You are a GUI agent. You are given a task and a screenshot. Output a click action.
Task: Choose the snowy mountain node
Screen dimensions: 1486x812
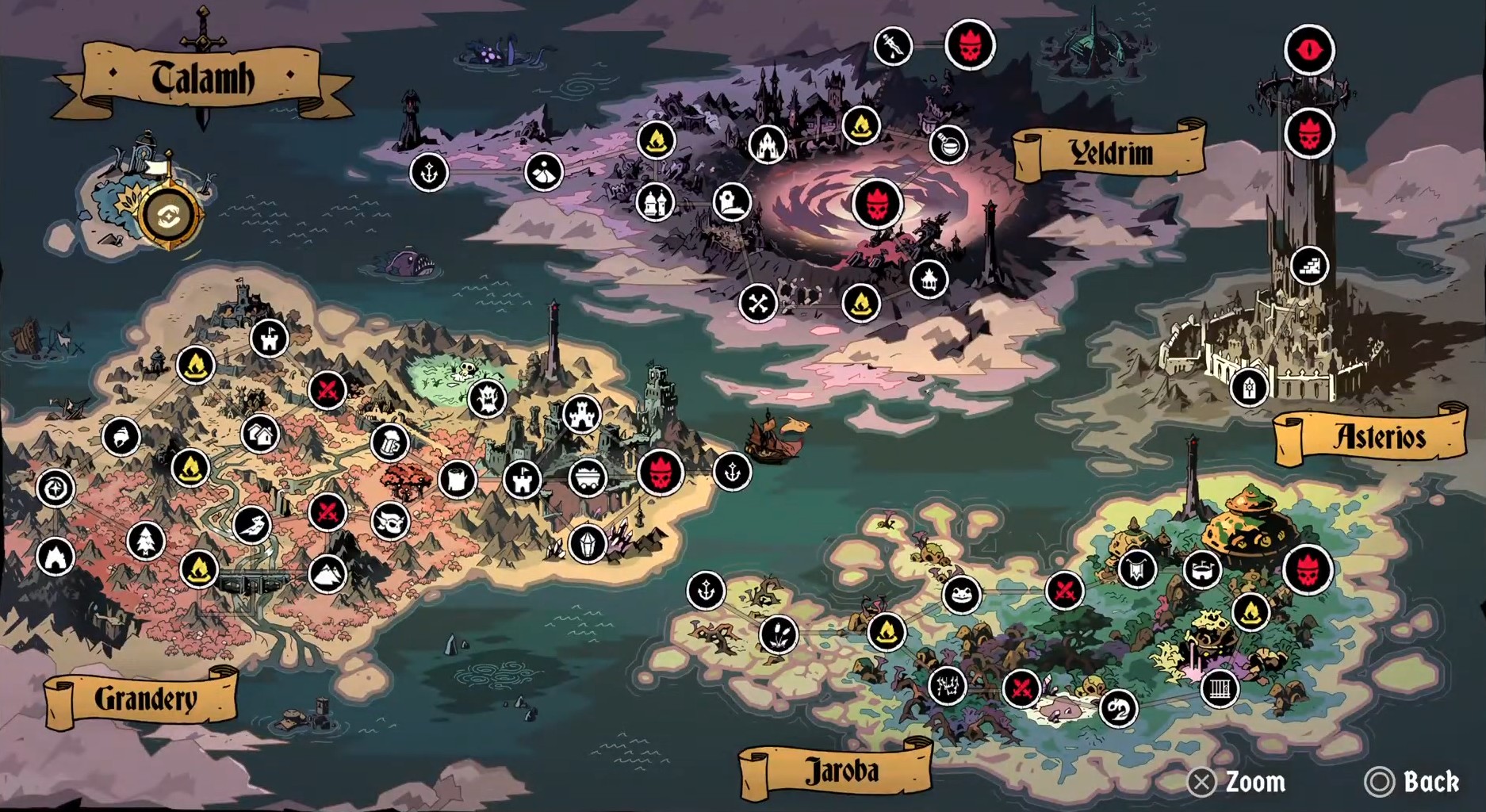[327, 573]
